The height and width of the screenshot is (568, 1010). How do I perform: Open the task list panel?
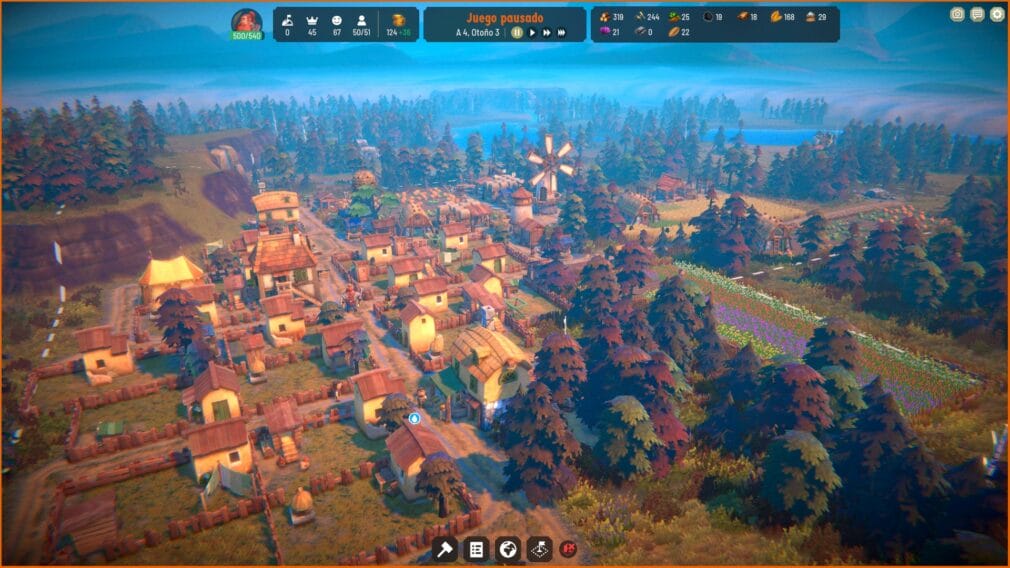[x=476, y=548]
